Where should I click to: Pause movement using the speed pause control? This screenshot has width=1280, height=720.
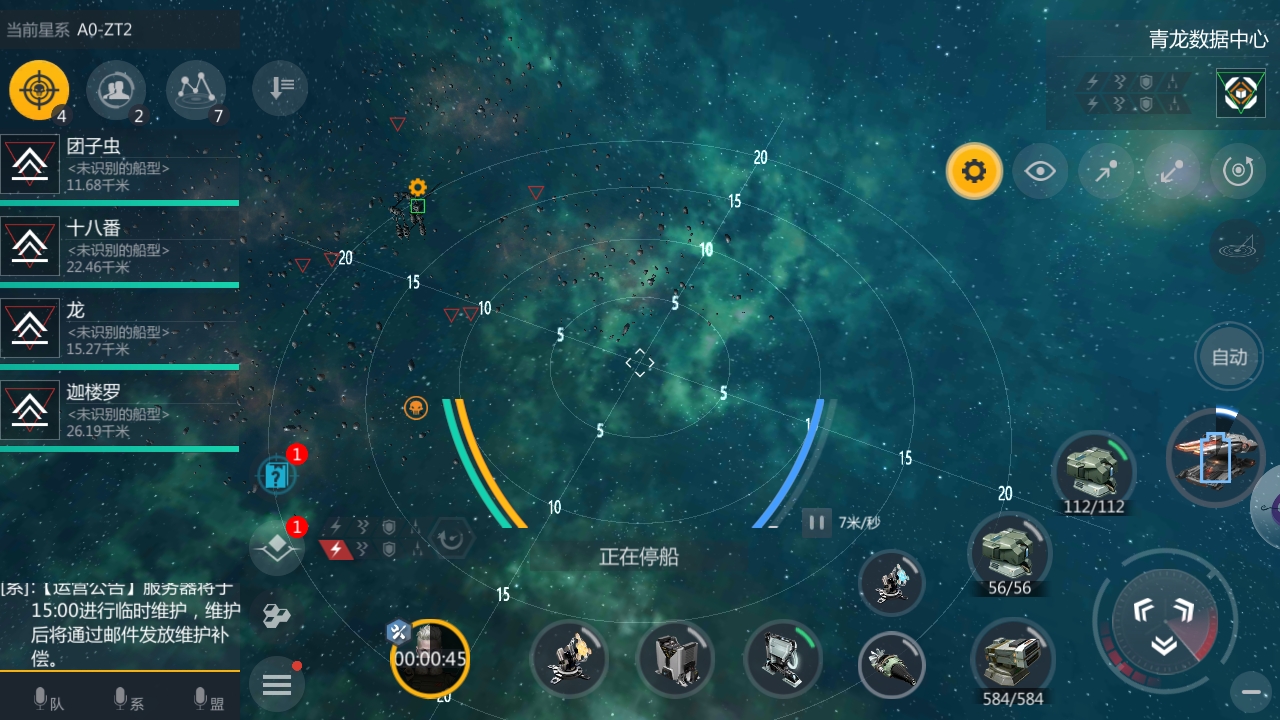pos(817,521)
